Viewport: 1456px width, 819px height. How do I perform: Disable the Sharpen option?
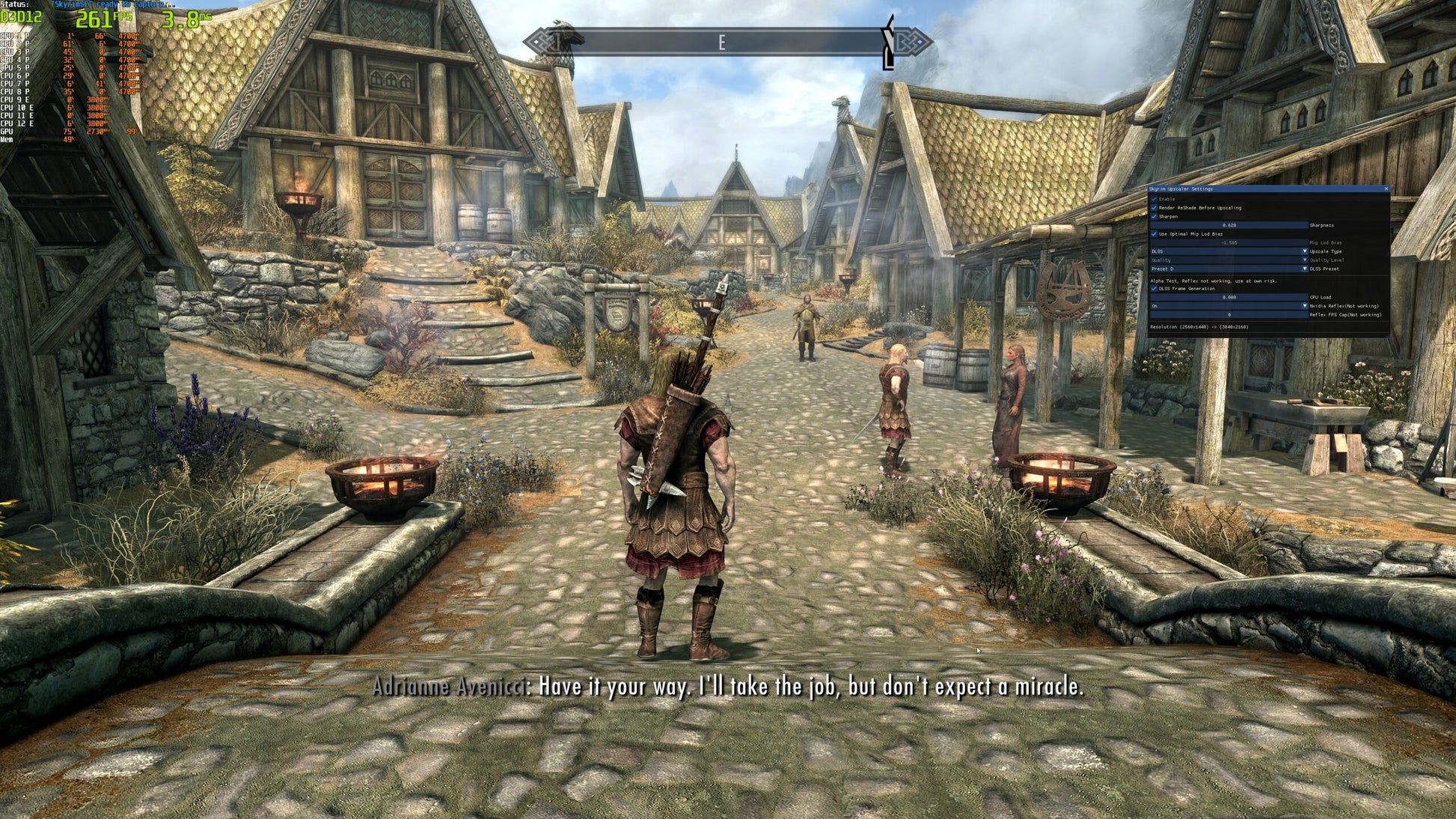pos(1154,217)
